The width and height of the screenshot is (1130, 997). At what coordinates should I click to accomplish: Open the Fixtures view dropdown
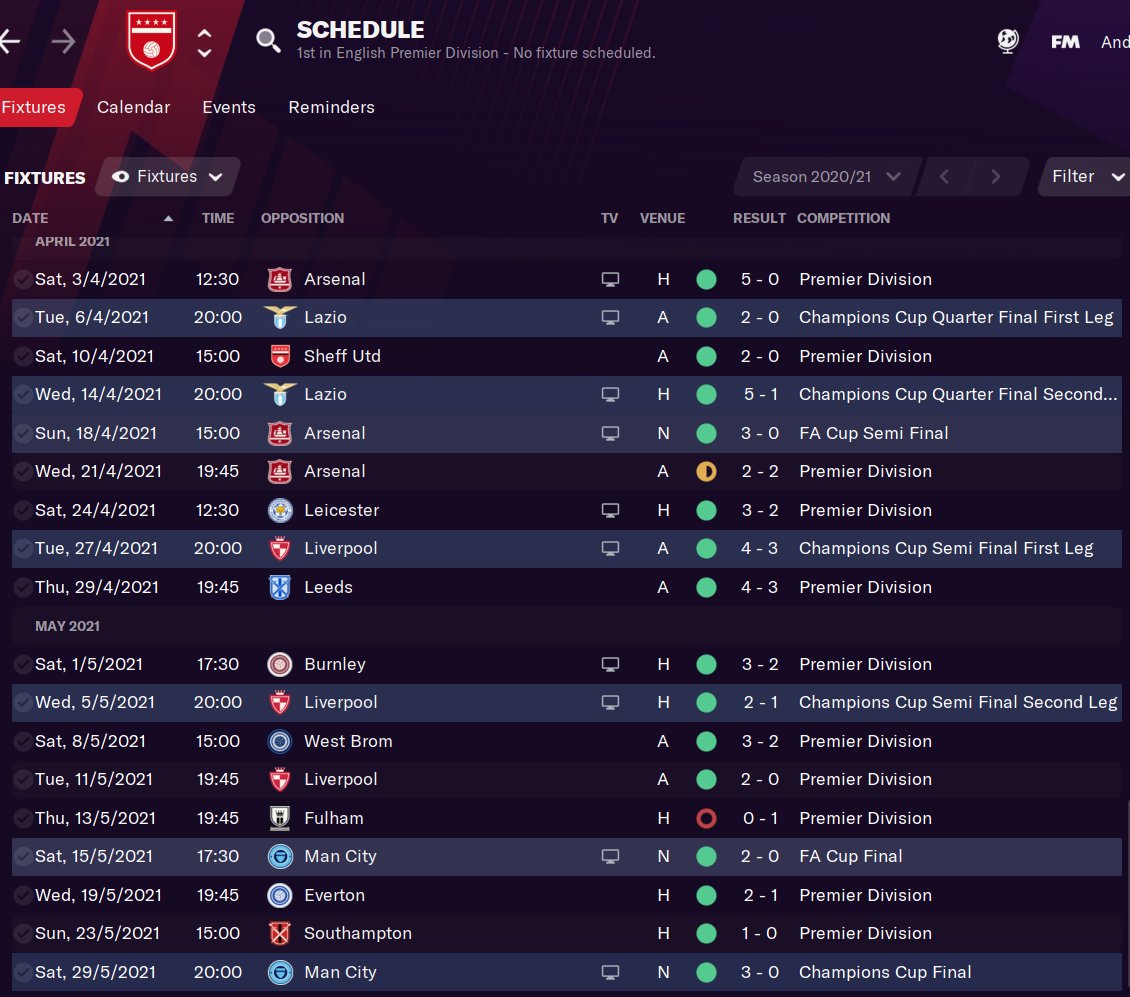pyautogui.click(x=168, y=177)
